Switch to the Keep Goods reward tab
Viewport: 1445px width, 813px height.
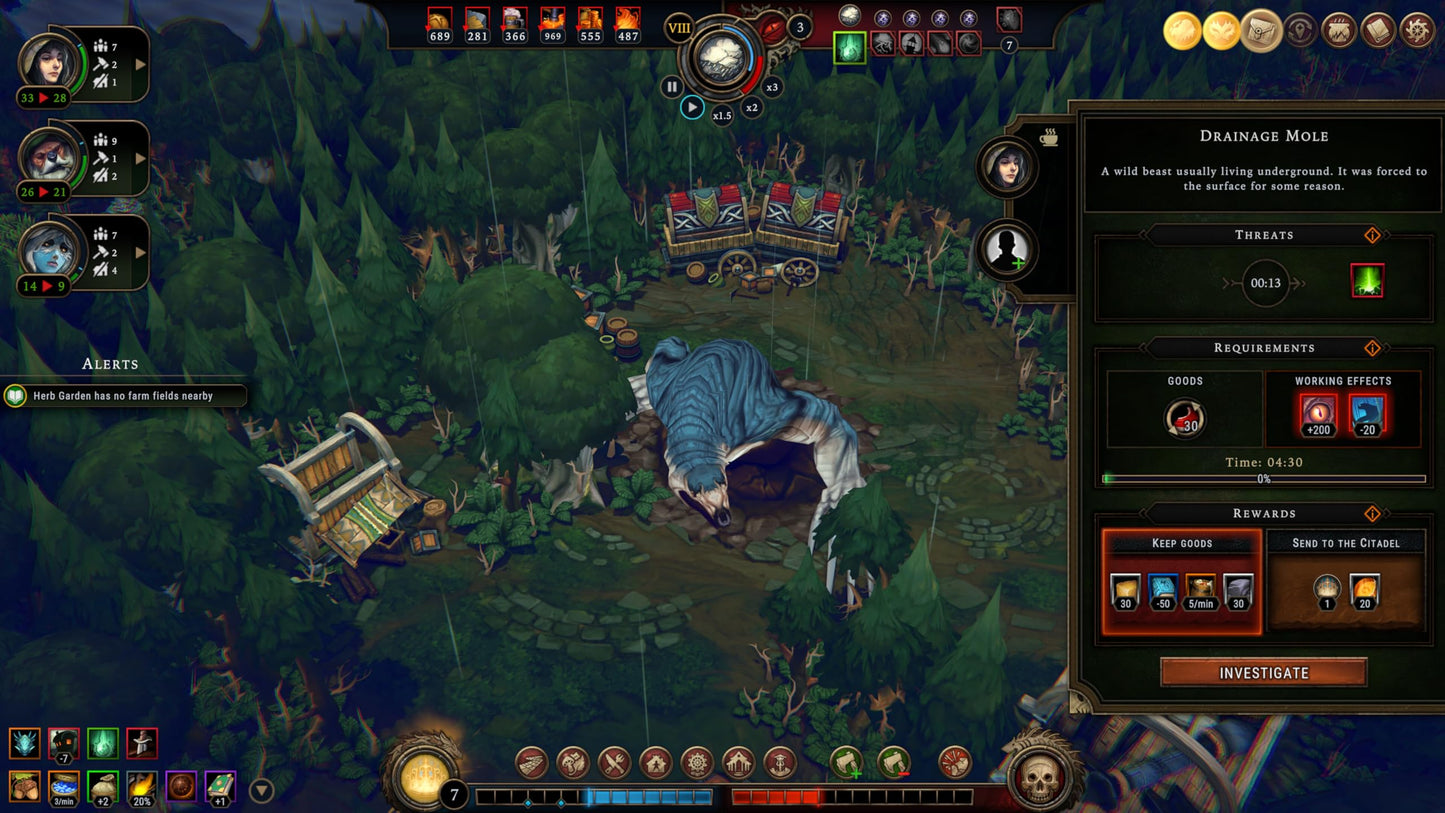pos(1182,542)
